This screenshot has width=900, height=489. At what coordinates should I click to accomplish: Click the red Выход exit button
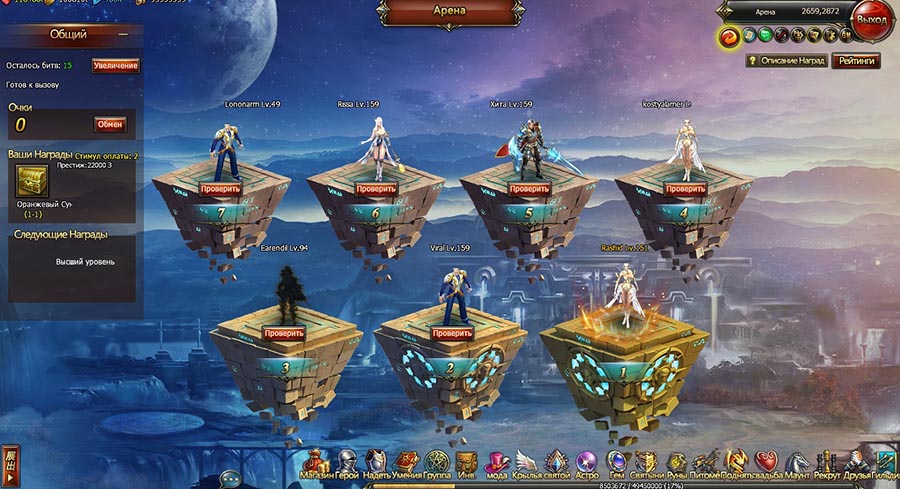[x=871, y=20]
